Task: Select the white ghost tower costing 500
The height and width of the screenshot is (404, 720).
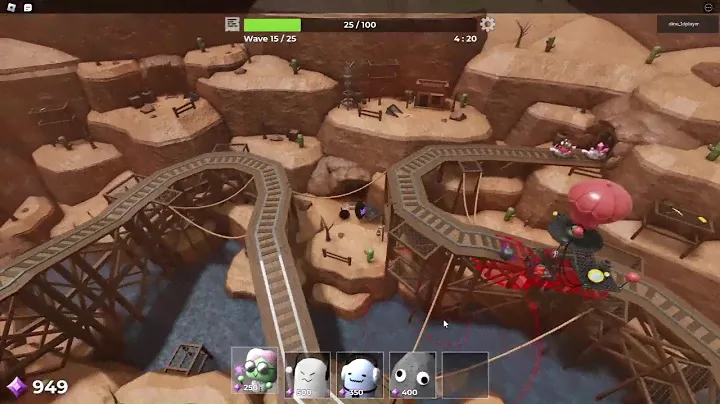Action: [x=307, y=370]
